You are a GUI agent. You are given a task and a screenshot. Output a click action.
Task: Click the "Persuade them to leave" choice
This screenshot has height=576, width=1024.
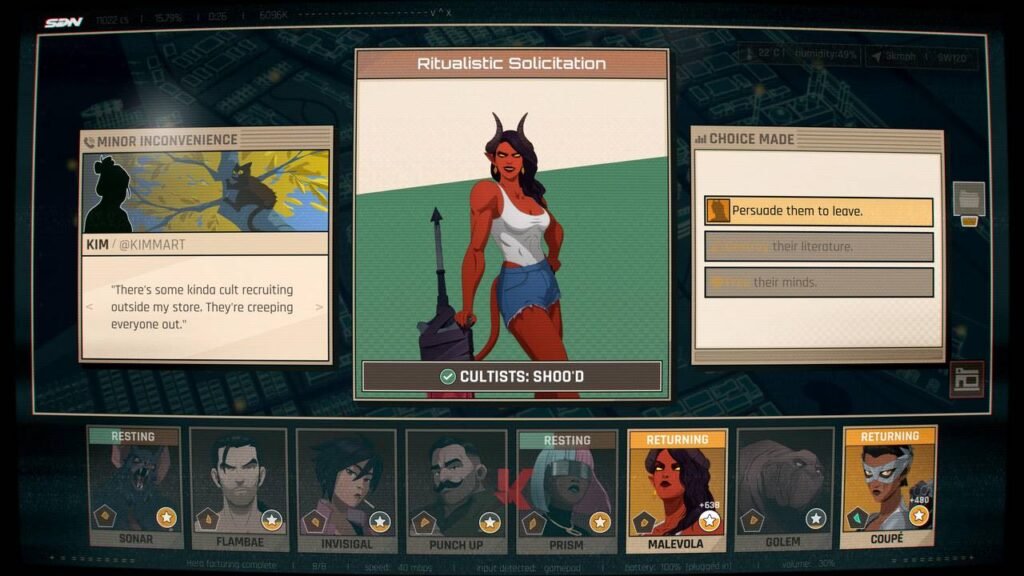coord(818,211)
